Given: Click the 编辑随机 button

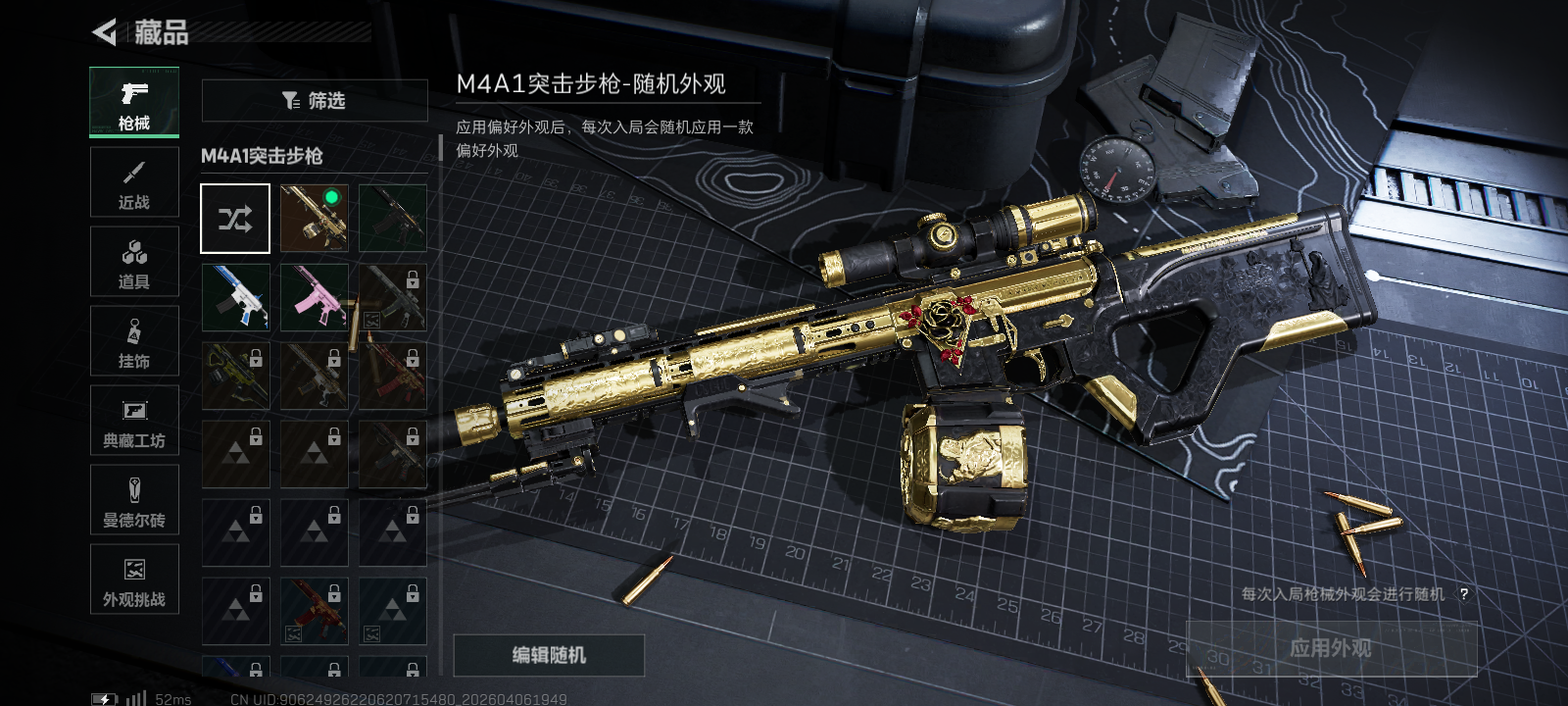Looking at the screenshot, I should coord(549,655).
